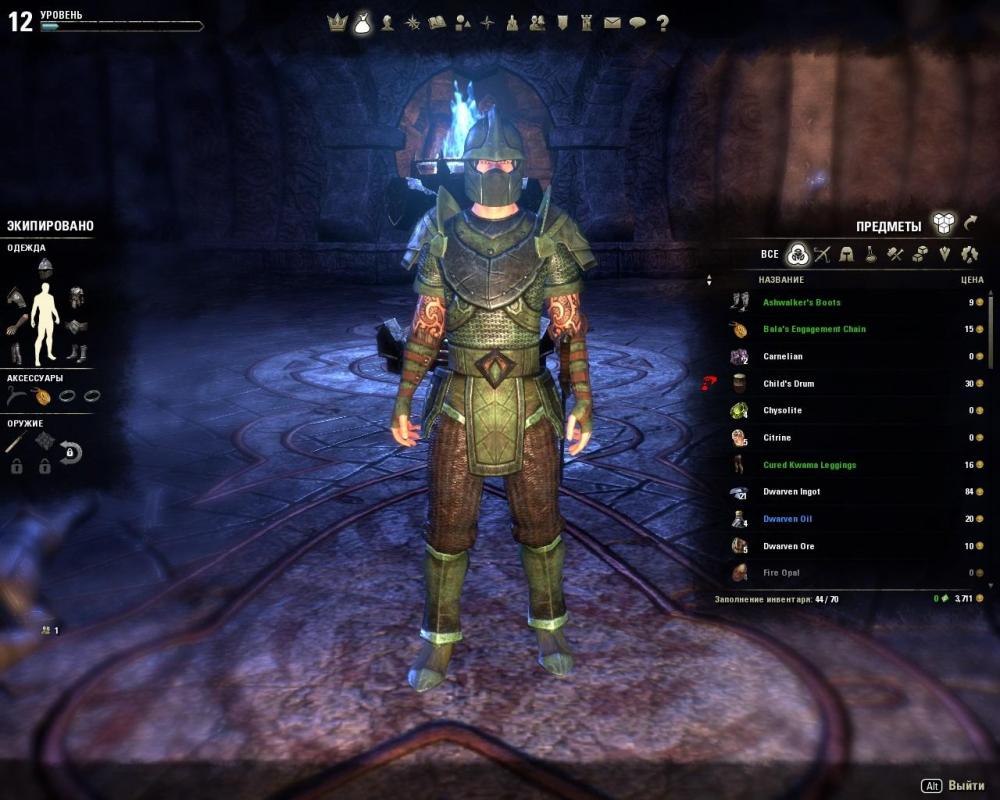Click the Dwarven Oil item row

tap(787, 519)
